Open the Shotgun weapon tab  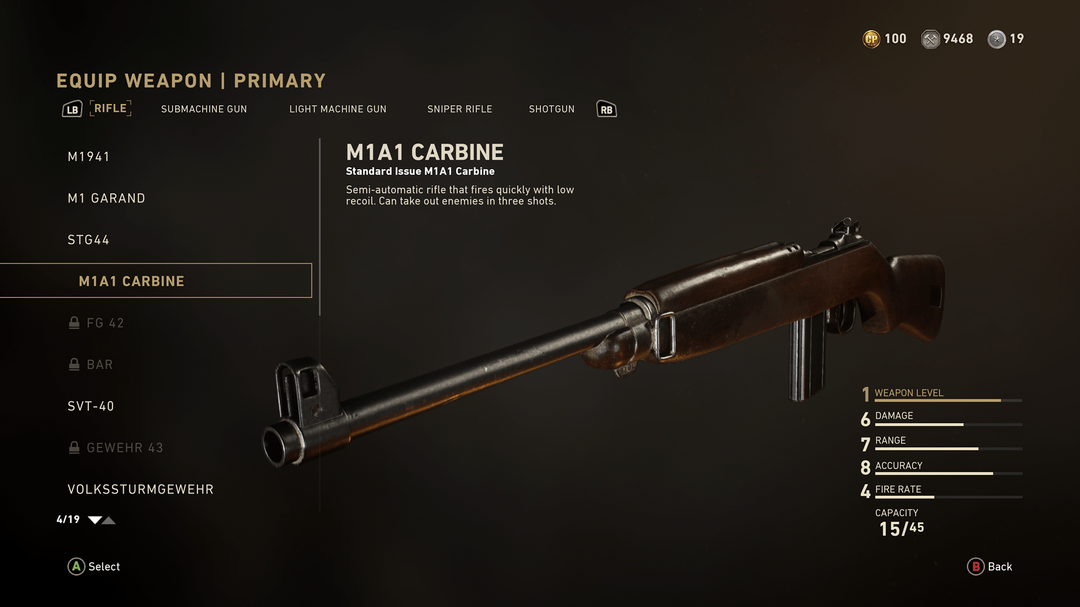[552, 109]
